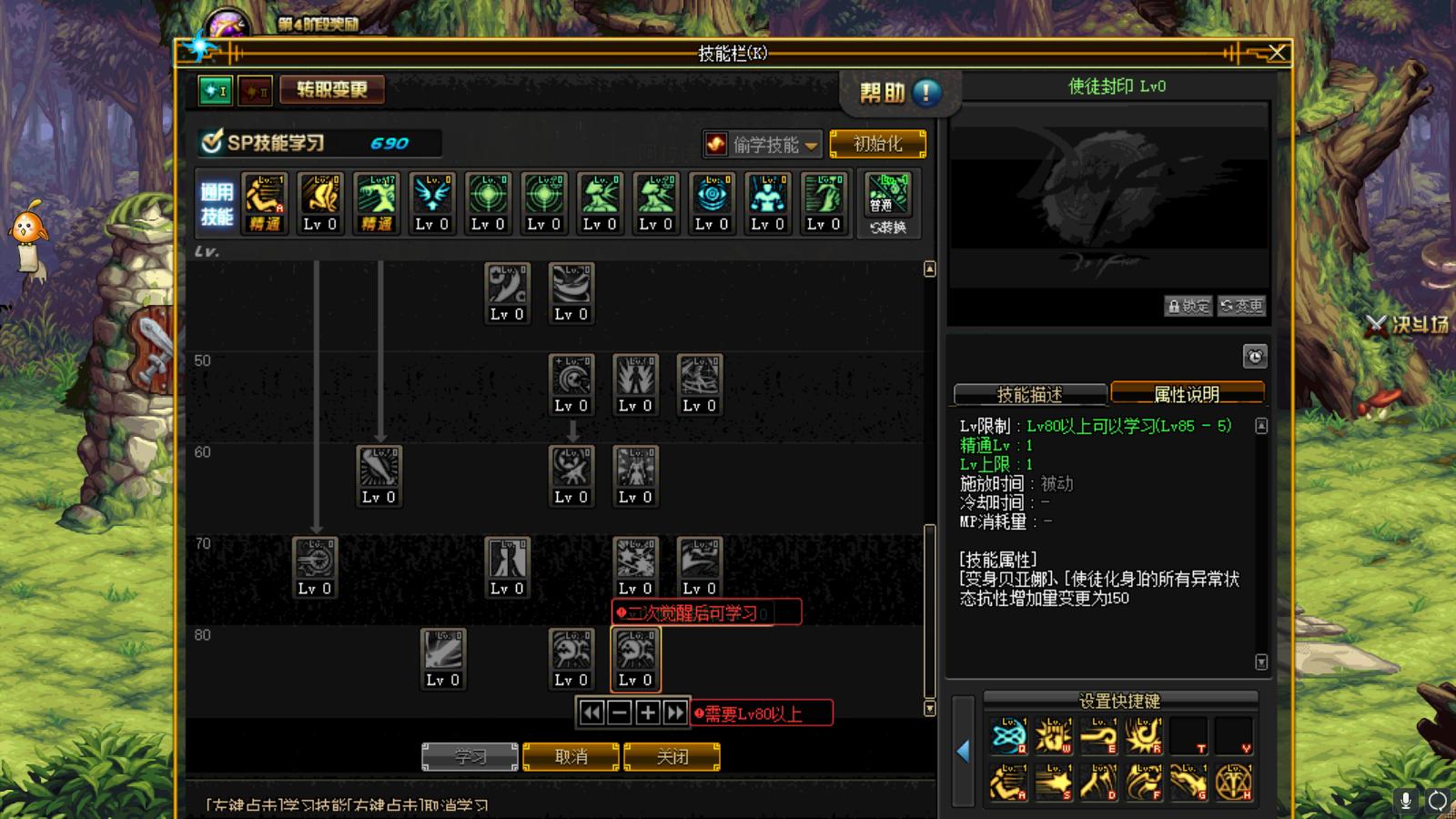This screenshot has height=819, width=1456.
Task: Click the 学习 button to learn skills
Action: pos(470,756)
